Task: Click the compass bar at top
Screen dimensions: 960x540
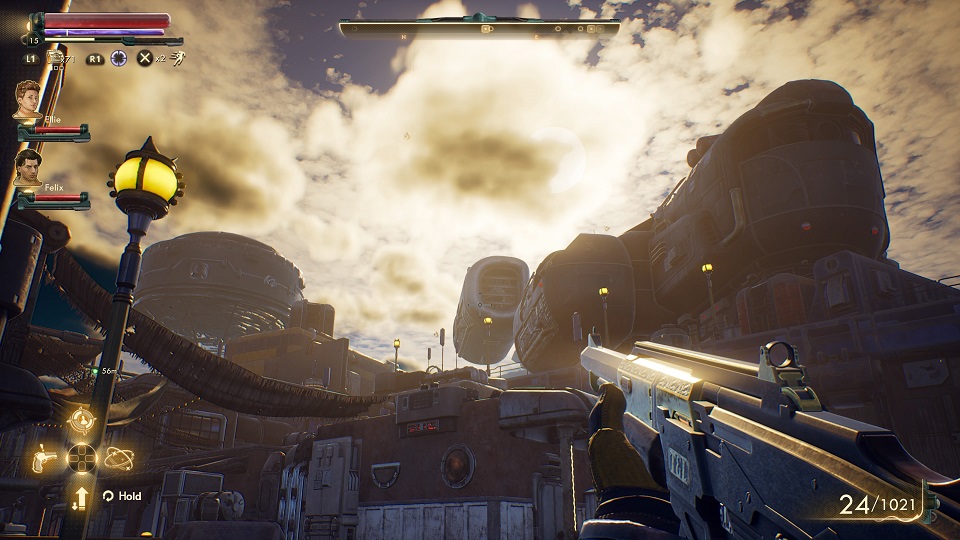Action: point(479,28)
